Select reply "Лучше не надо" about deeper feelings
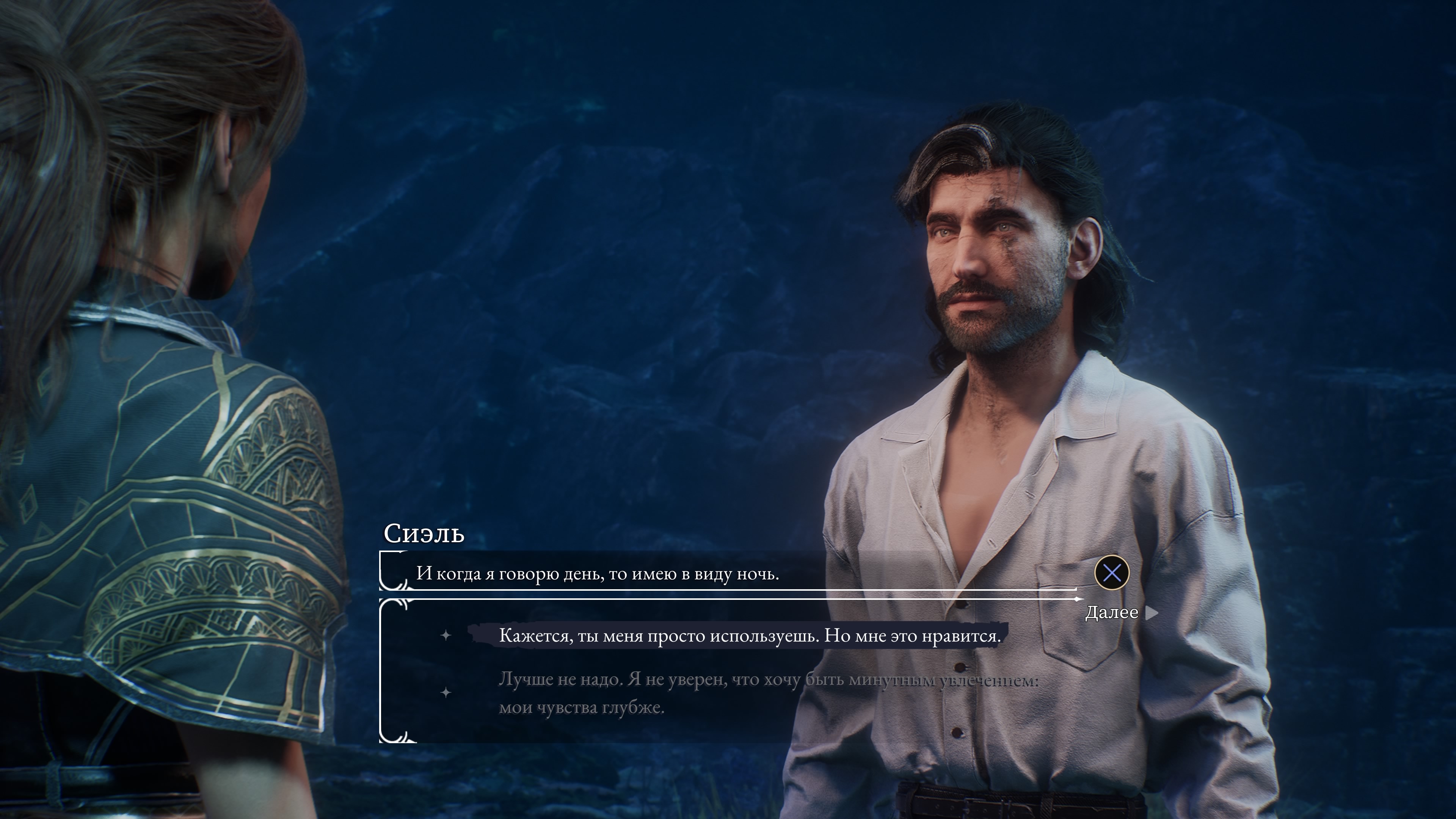The image size is (1456, 819). click(767, 693)
